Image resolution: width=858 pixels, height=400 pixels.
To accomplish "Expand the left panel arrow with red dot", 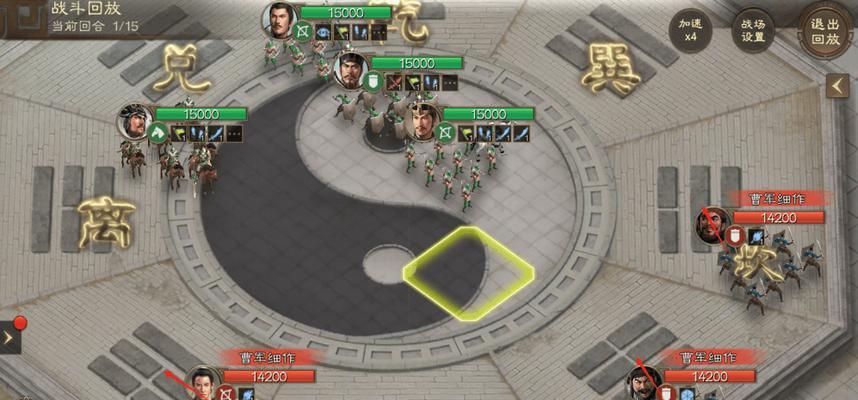I will click(9, 337).
